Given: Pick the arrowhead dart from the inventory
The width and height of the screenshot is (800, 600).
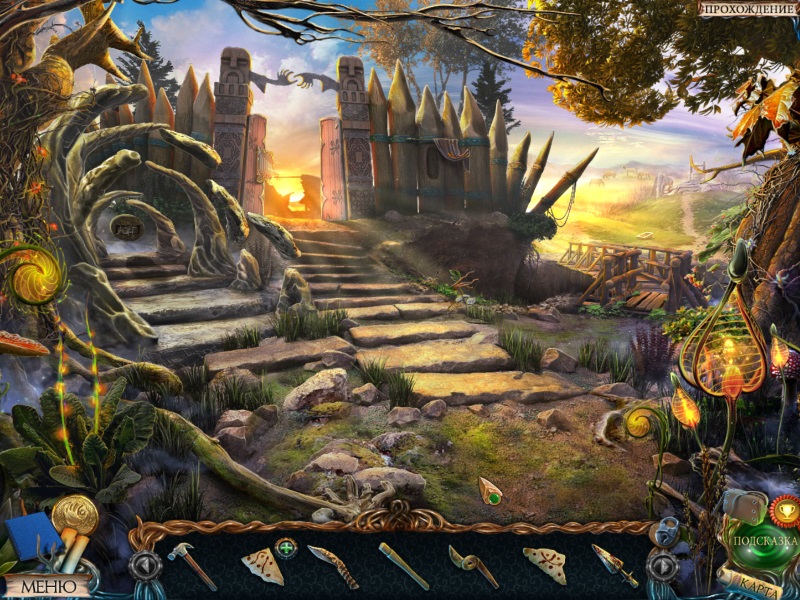Looking at the screenshot, I should 614,564.
